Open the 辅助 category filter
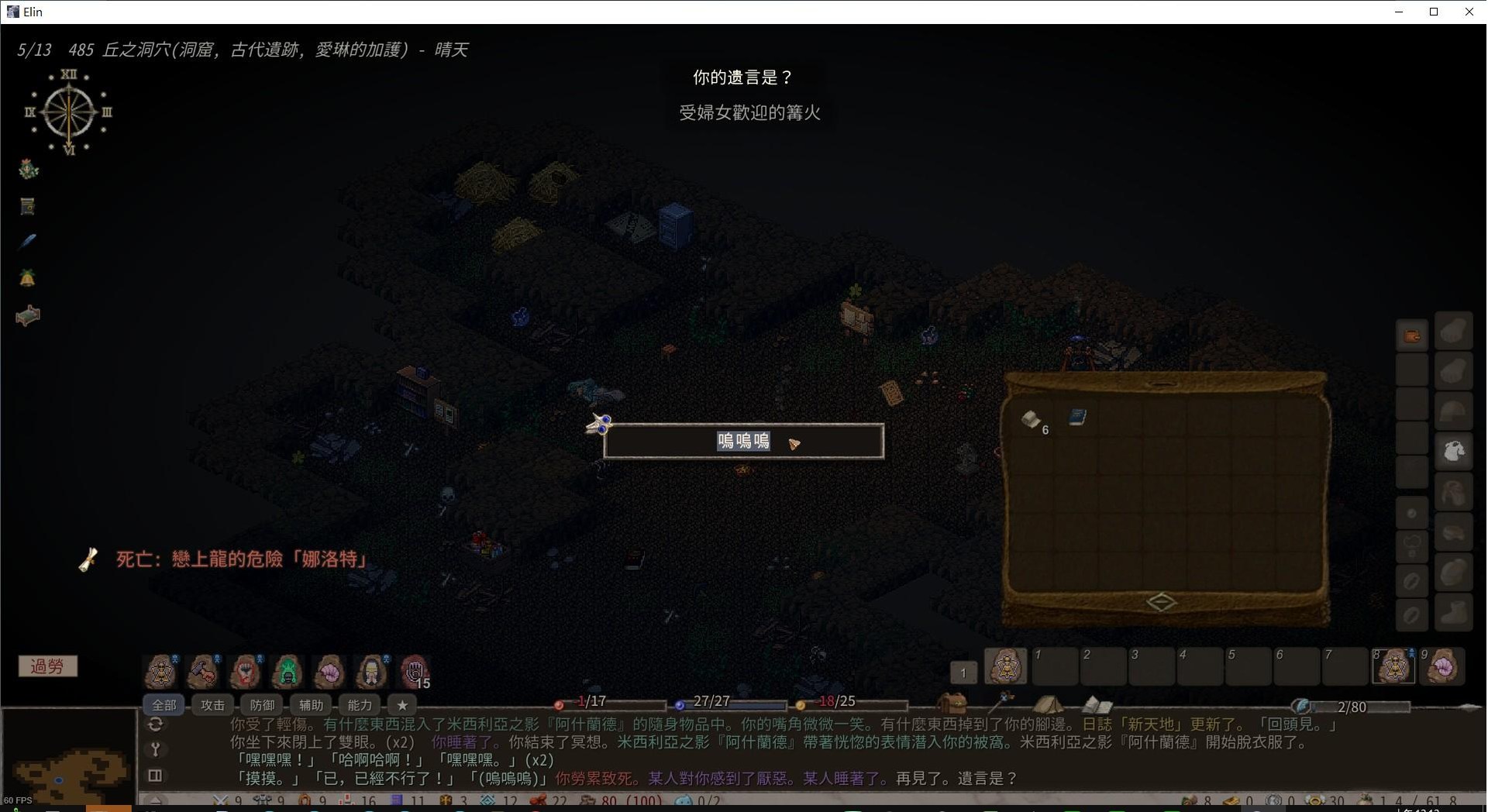The image size is (1488, 812). (x=310, y=705)
